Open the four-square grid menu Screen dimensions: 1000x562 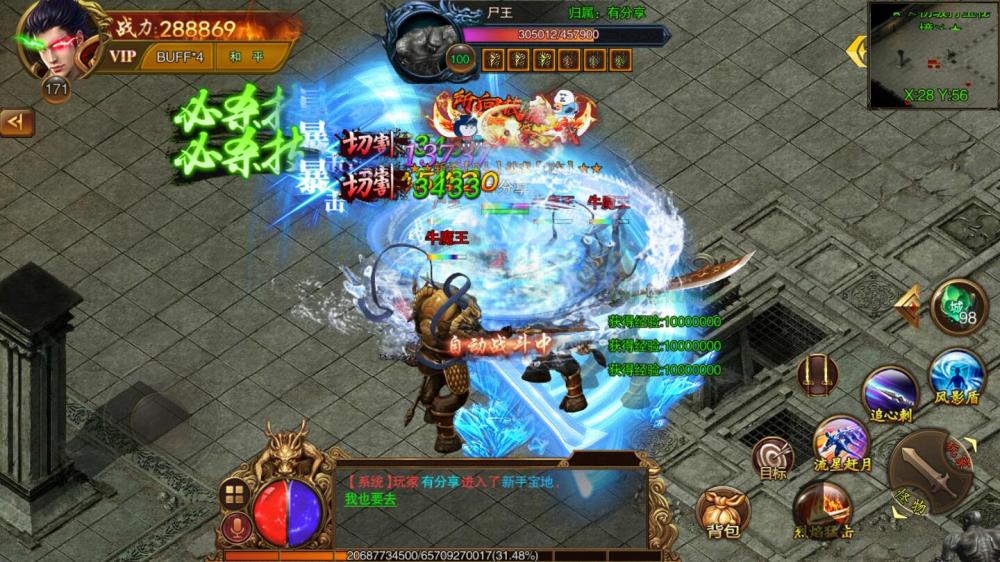pos(235,493)
